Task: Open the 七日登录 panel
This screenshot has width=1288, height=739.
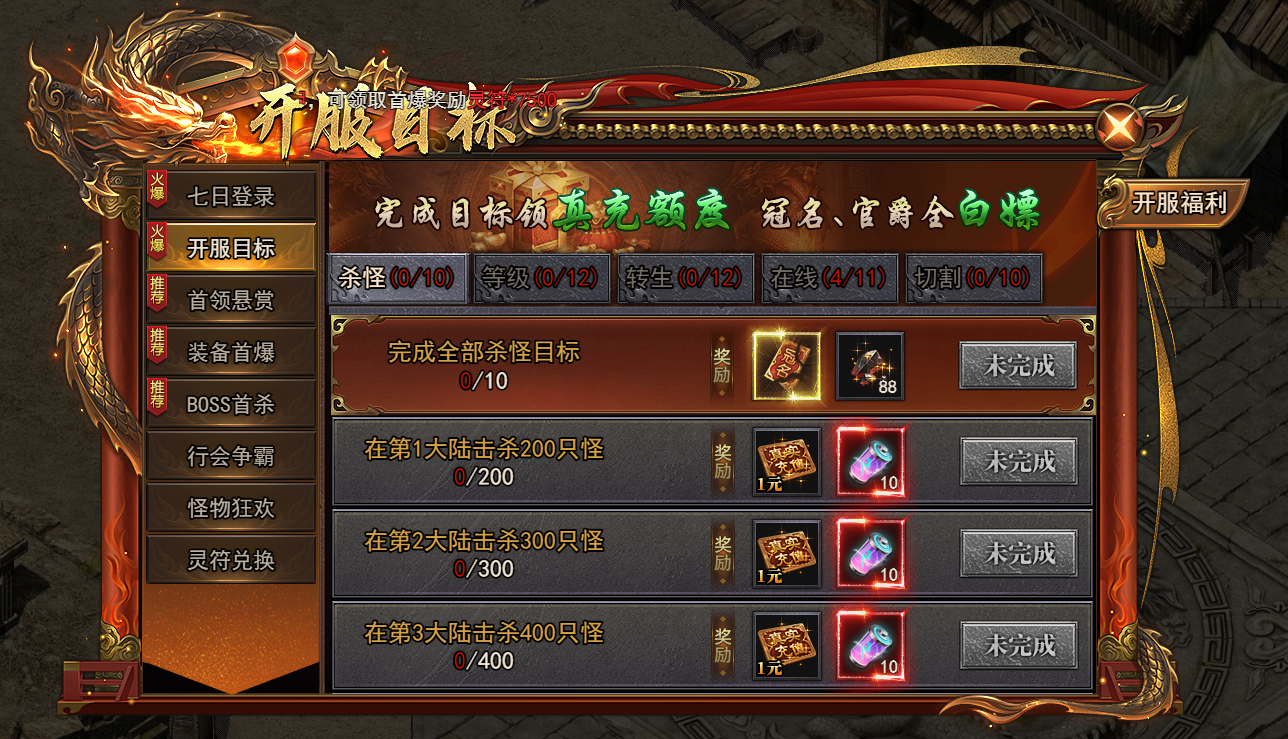Action: (231, 196)
